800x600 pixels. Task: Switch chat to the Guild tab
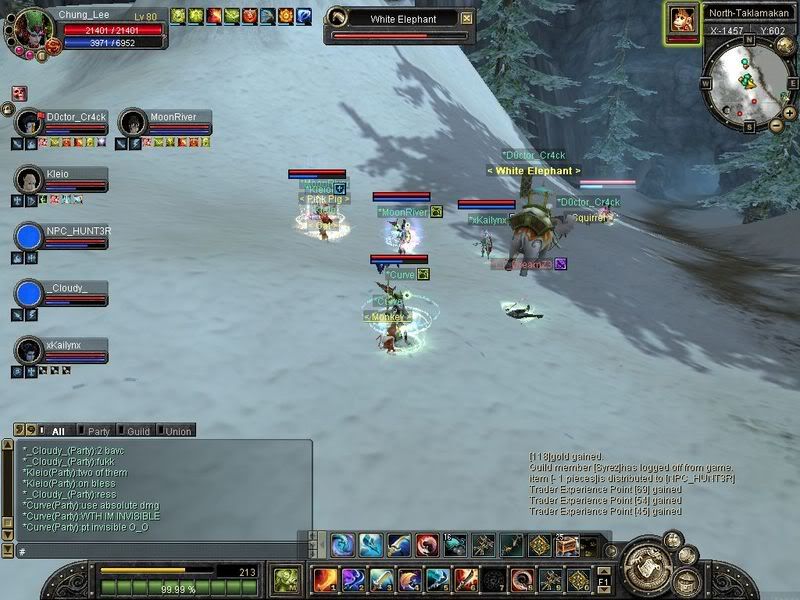(136, 431)
